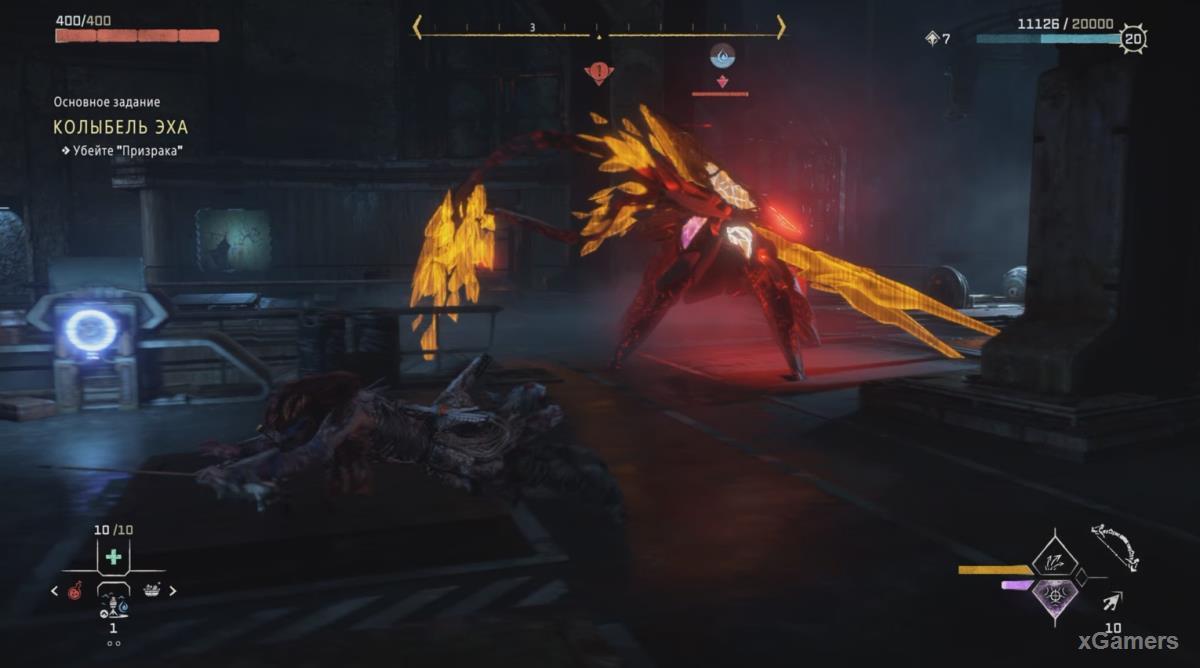Image resolution: width=1200 pixels, height=668 pixels.
Task: Use the green cross healing berries slot
Action: point(113,556)
